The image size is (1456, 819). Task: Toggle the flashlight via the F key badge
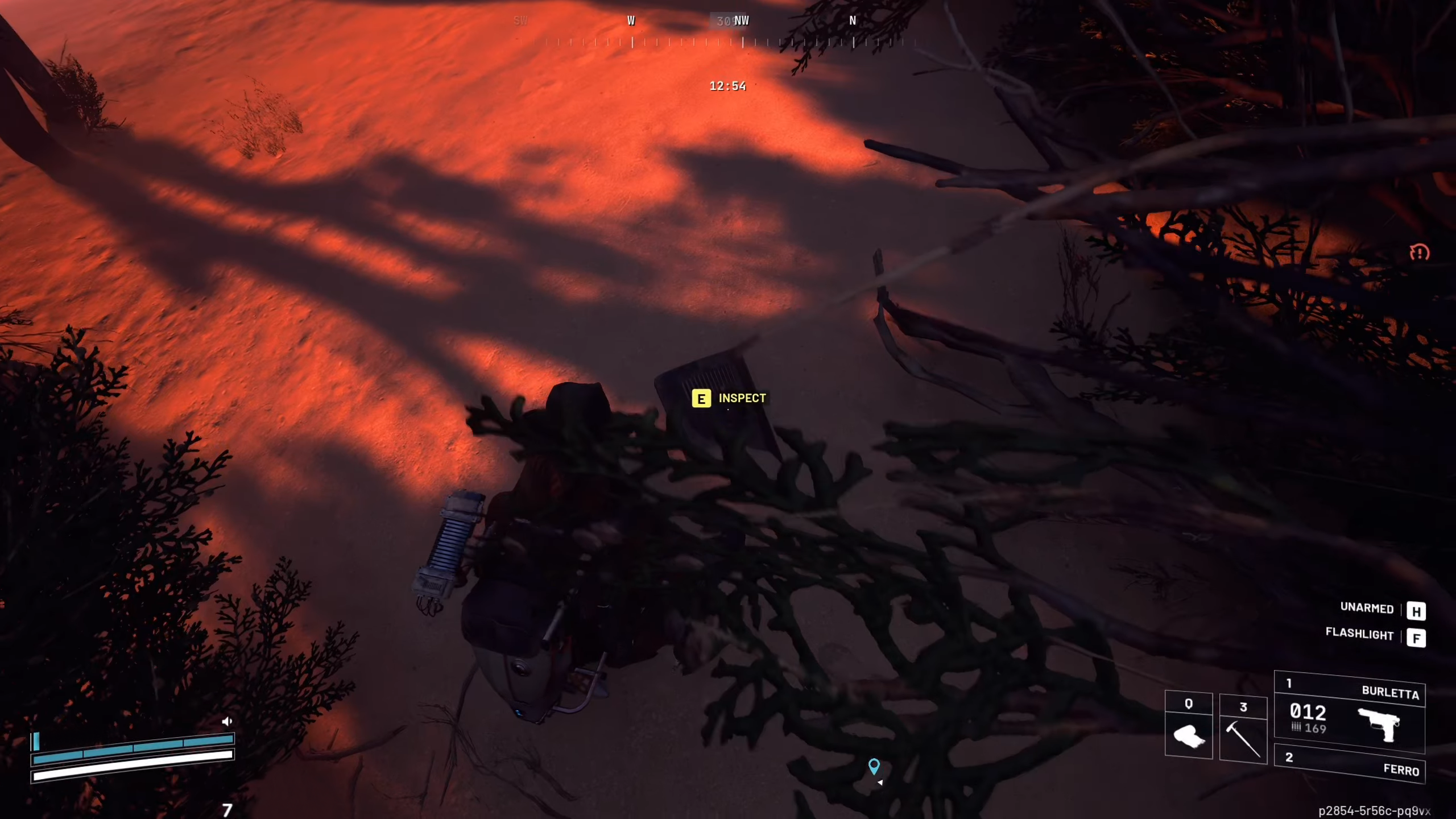(1417, 637)
